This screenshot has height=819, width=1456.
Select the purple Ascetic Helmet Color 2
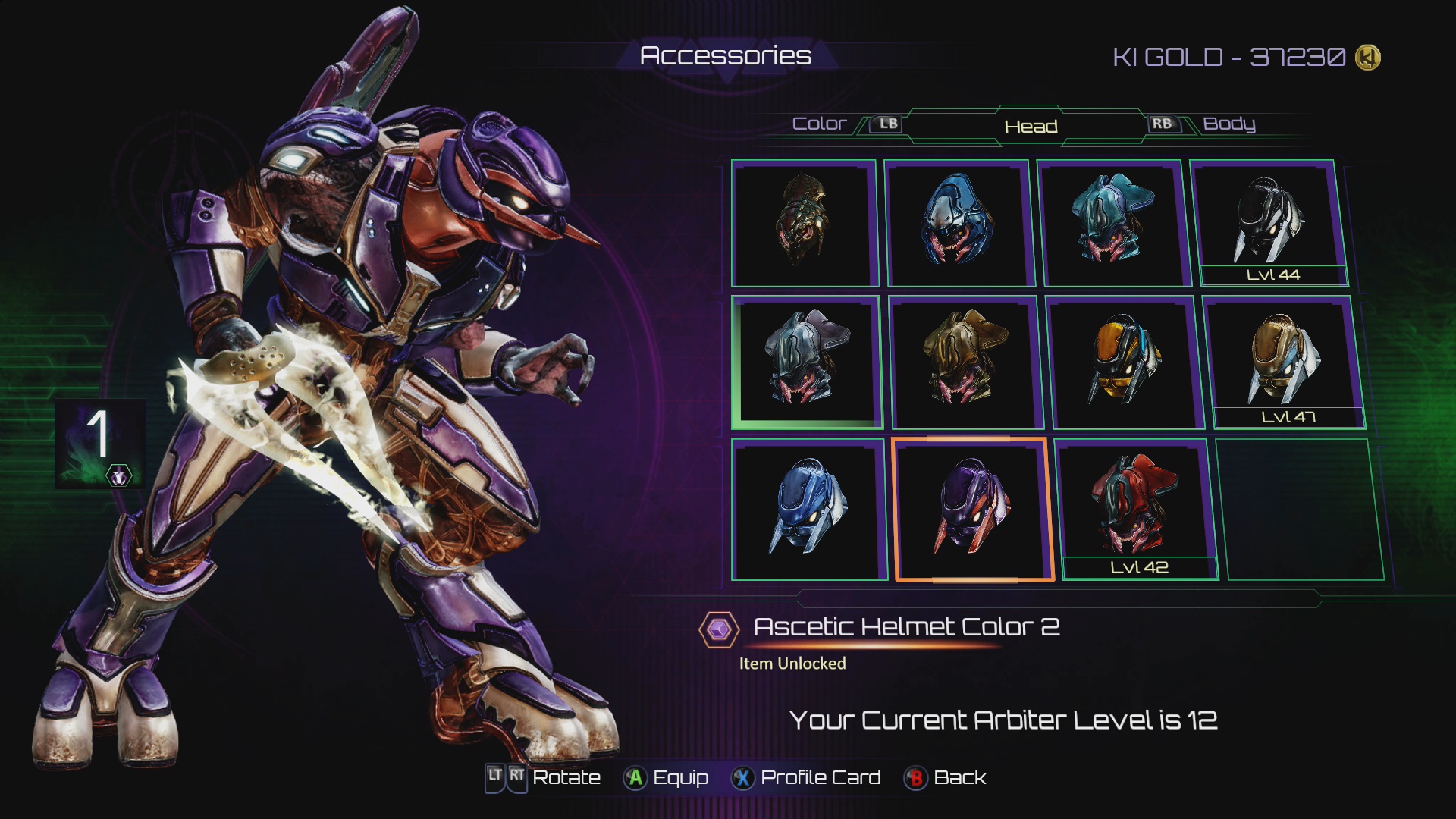(x=974, y=508)
